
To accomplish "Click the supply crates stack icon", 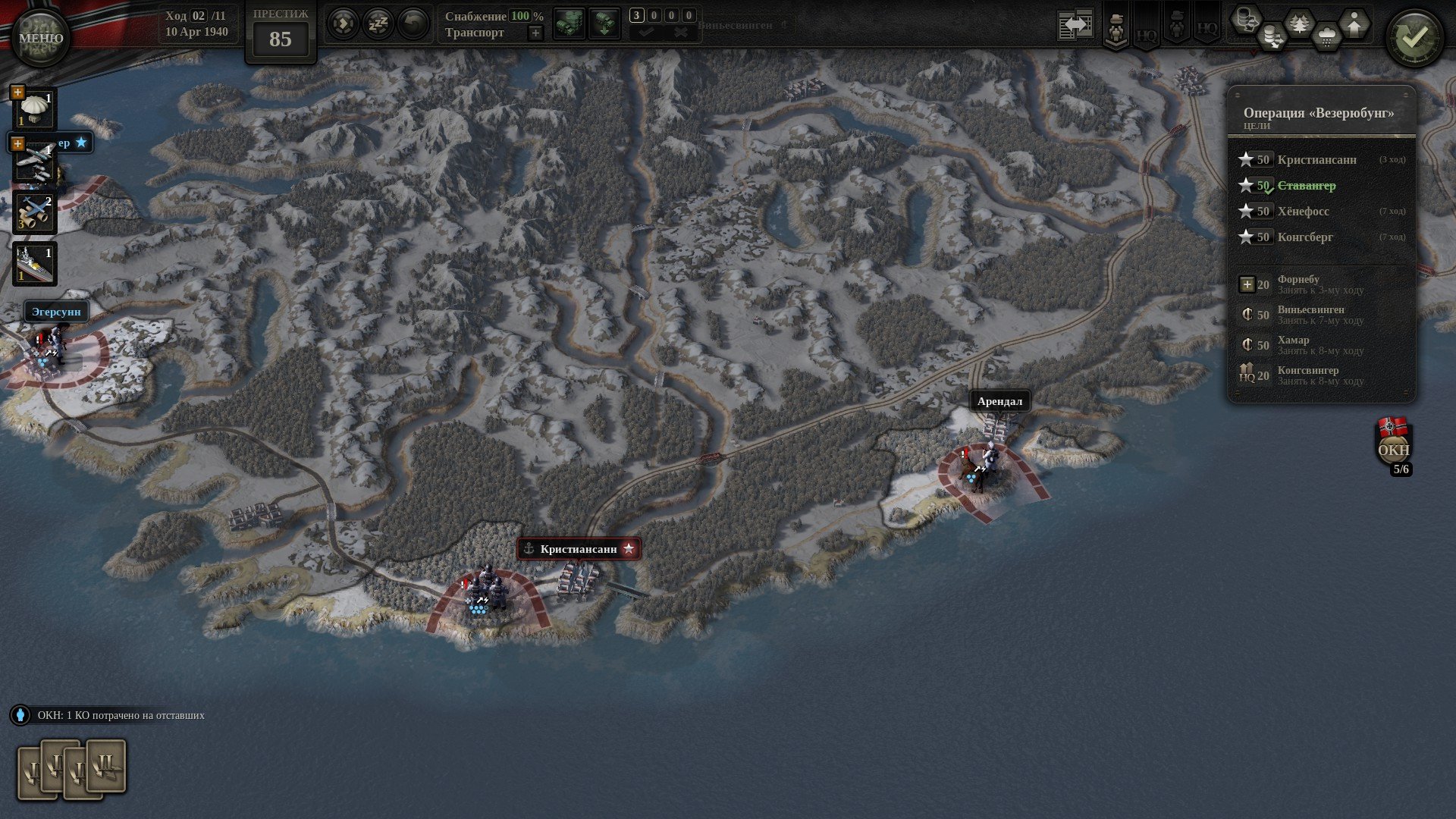I will pos(569,24).
